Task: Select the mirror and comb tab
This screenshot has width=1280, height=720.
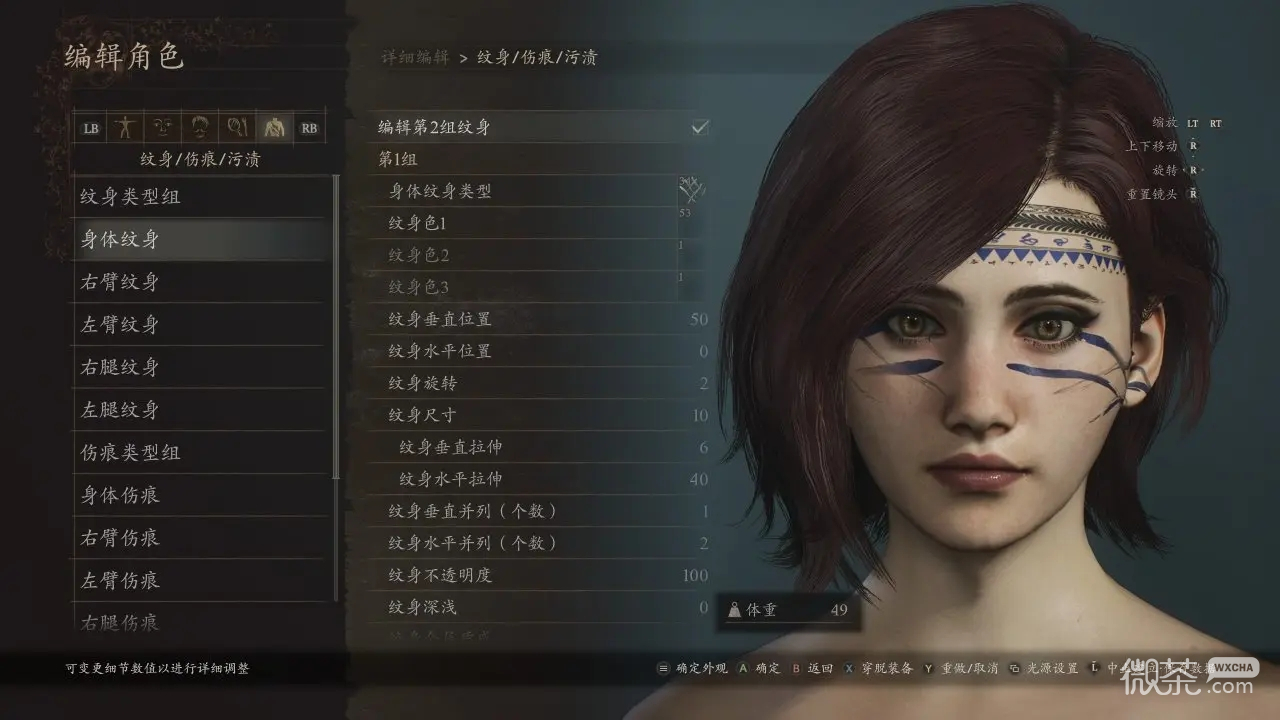Action: (237, 127)
